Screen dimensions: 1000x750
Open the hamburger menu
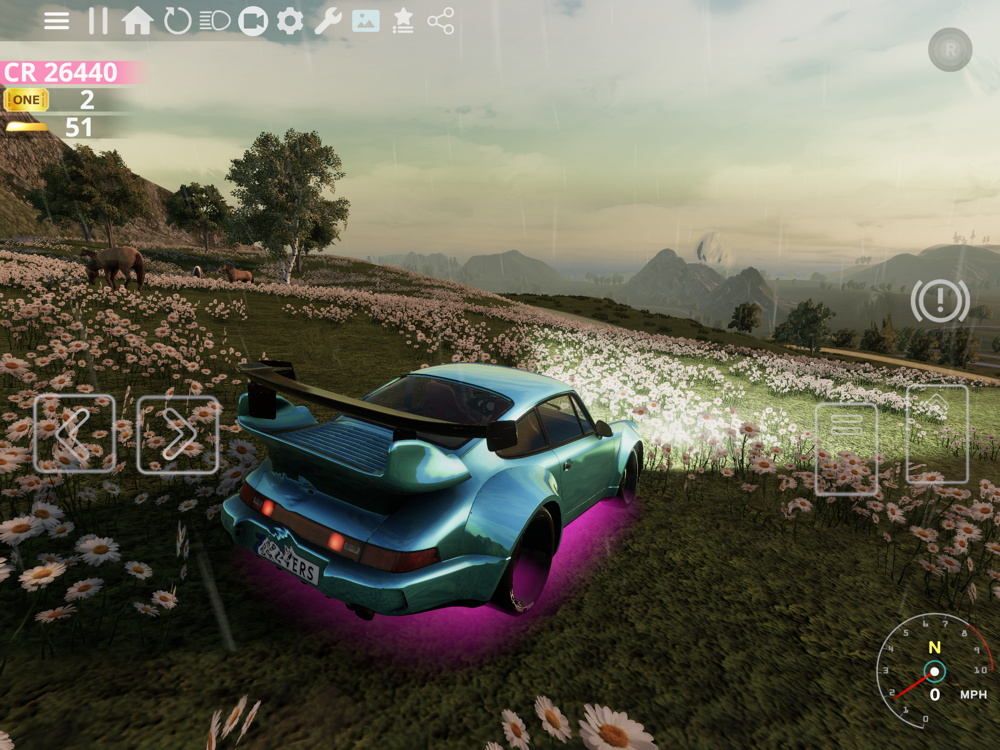pos(57,21)
